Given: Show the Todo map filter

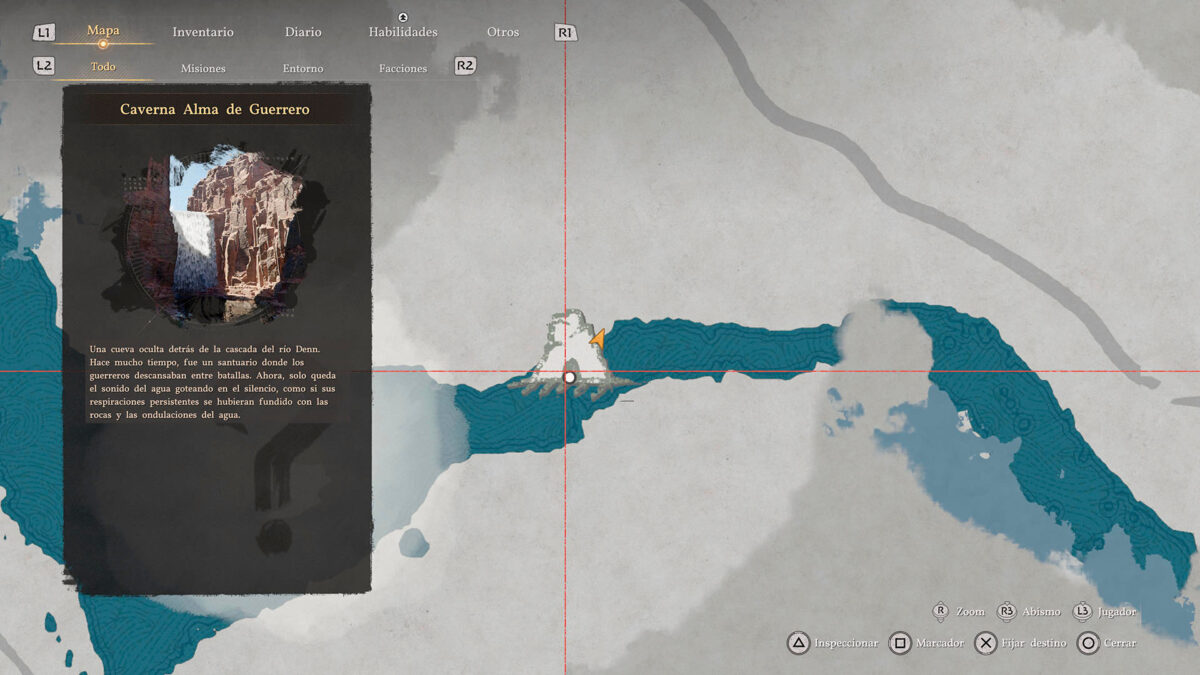Looking at the screenshot, I should (103, 67).
